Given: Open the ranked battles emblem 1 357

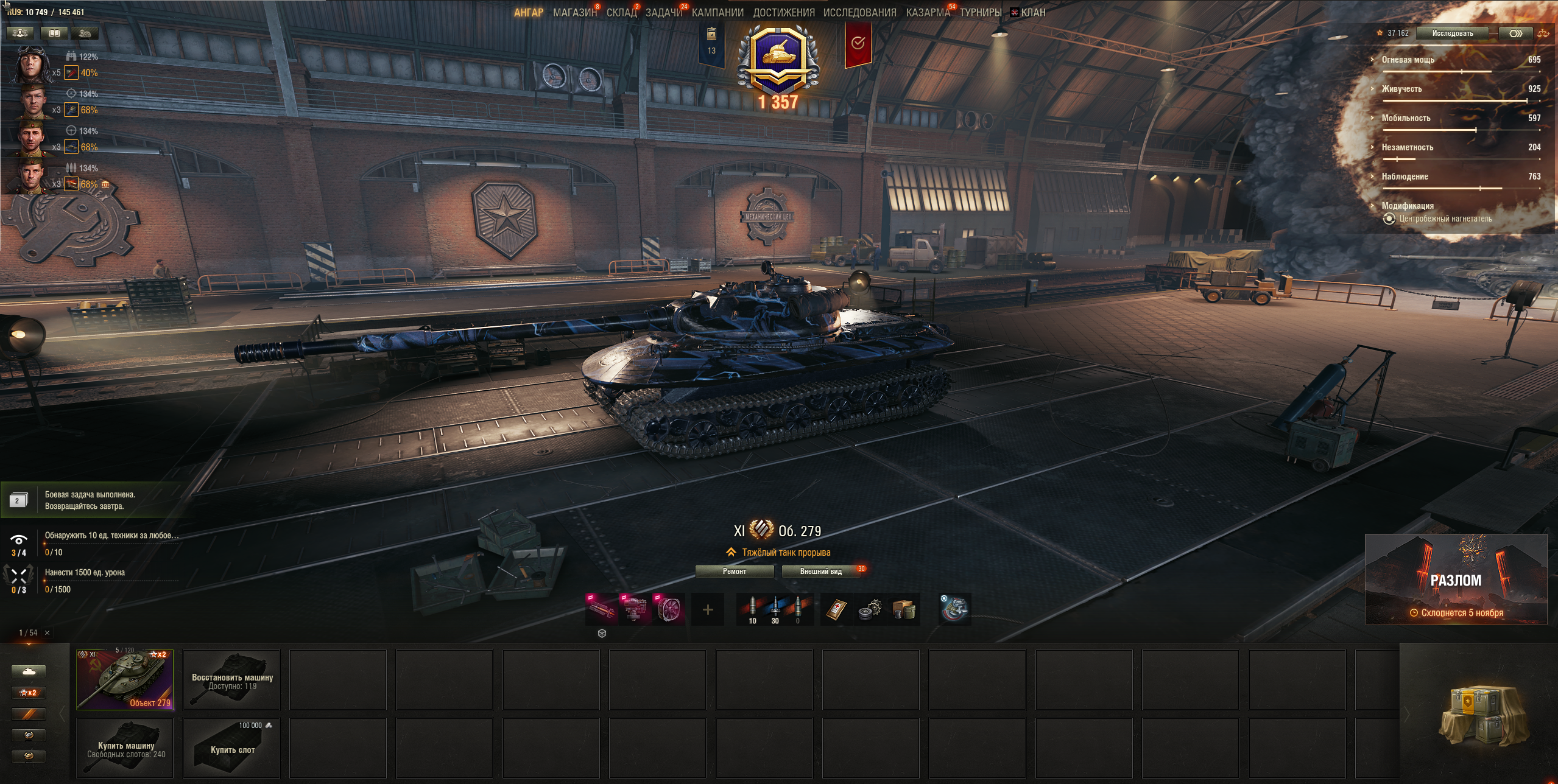Looking at the screenshot, I should [x=778, y=67].
